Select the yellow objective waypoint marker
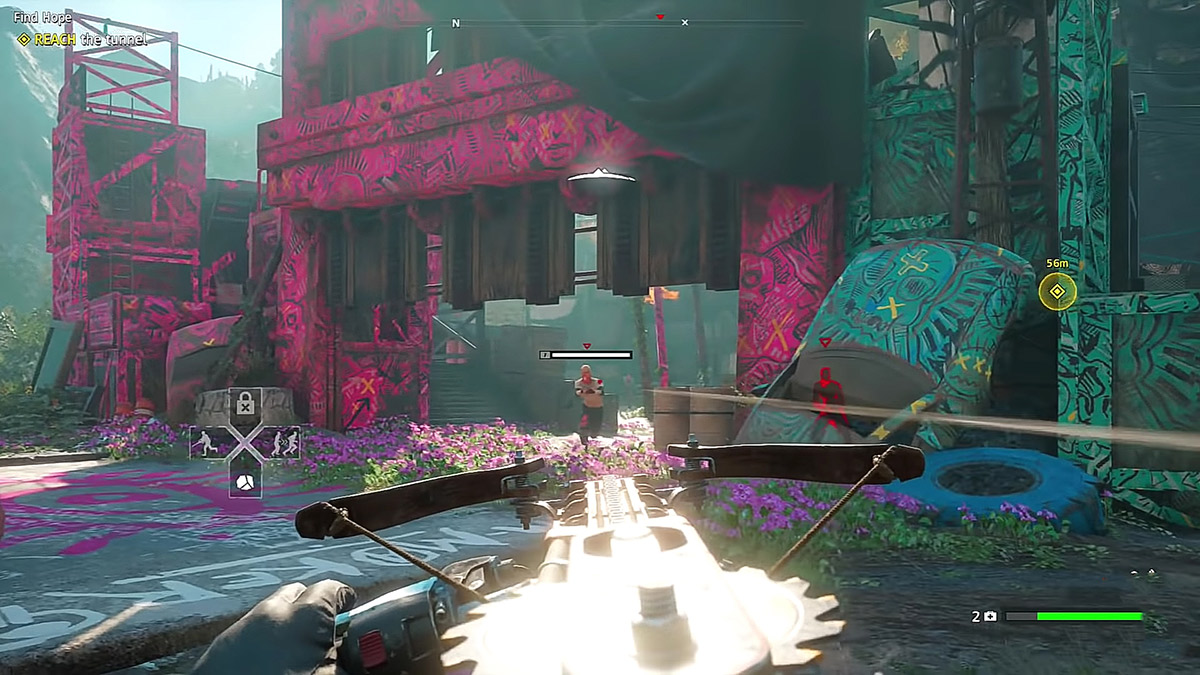Viewport: 1200px width, 675px height. click(1056, 292)
